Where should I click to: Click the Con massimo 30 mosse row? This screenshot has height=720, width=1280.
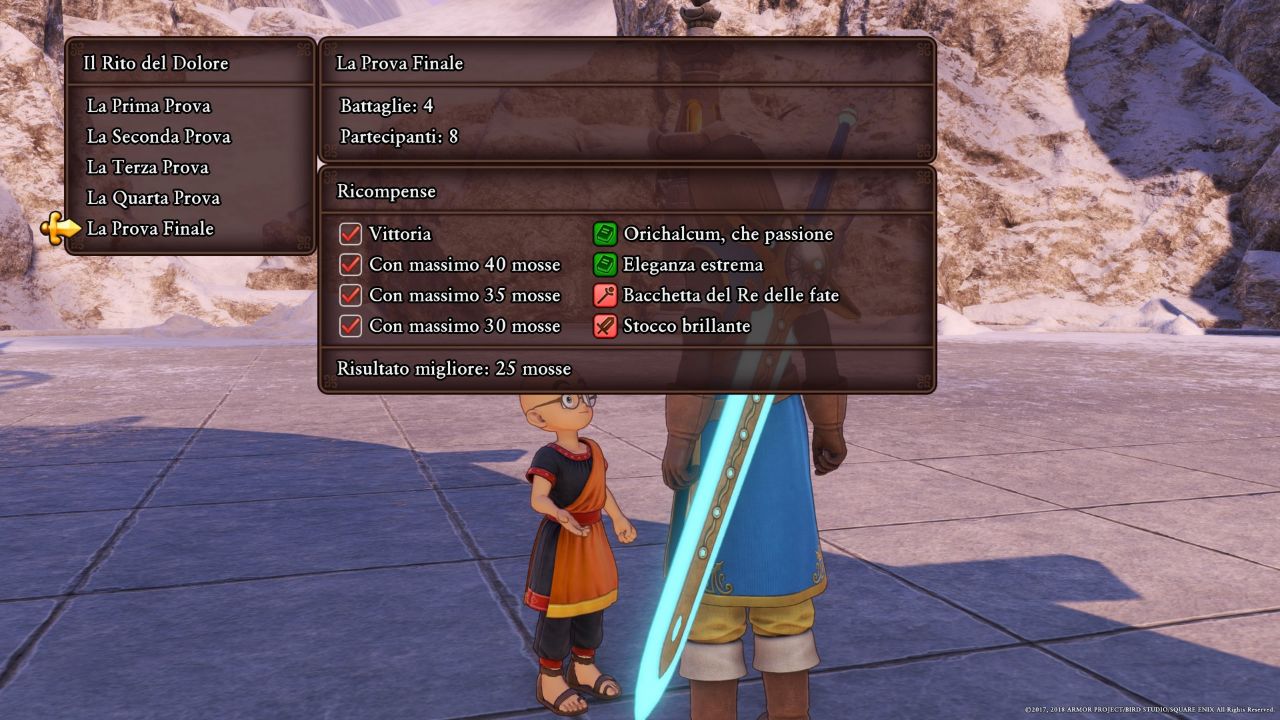464,326
